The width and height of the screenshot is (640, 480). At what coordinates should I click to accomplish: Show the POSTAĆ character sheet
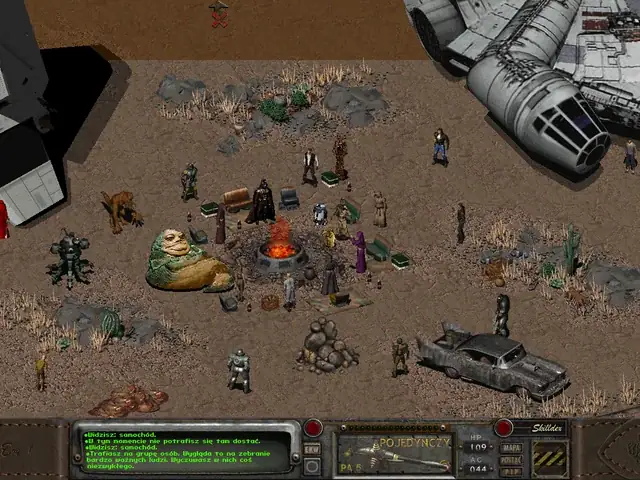pyautogui.click(x=512, y=458)
